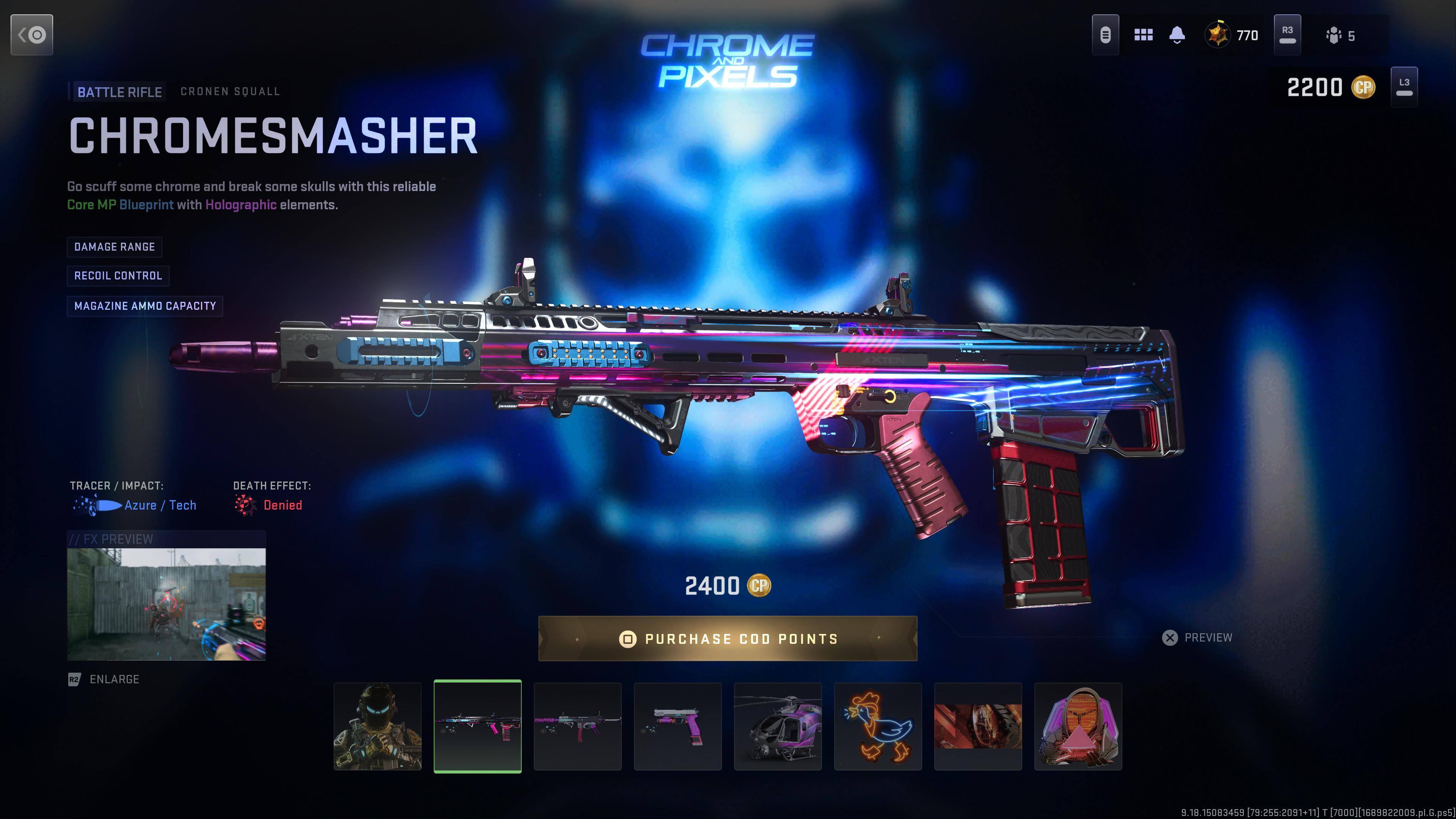Select the purple helicopter vehicle skin thumbnail
The height and width of the screenshot is (819, 1456).
pos(778,726)
